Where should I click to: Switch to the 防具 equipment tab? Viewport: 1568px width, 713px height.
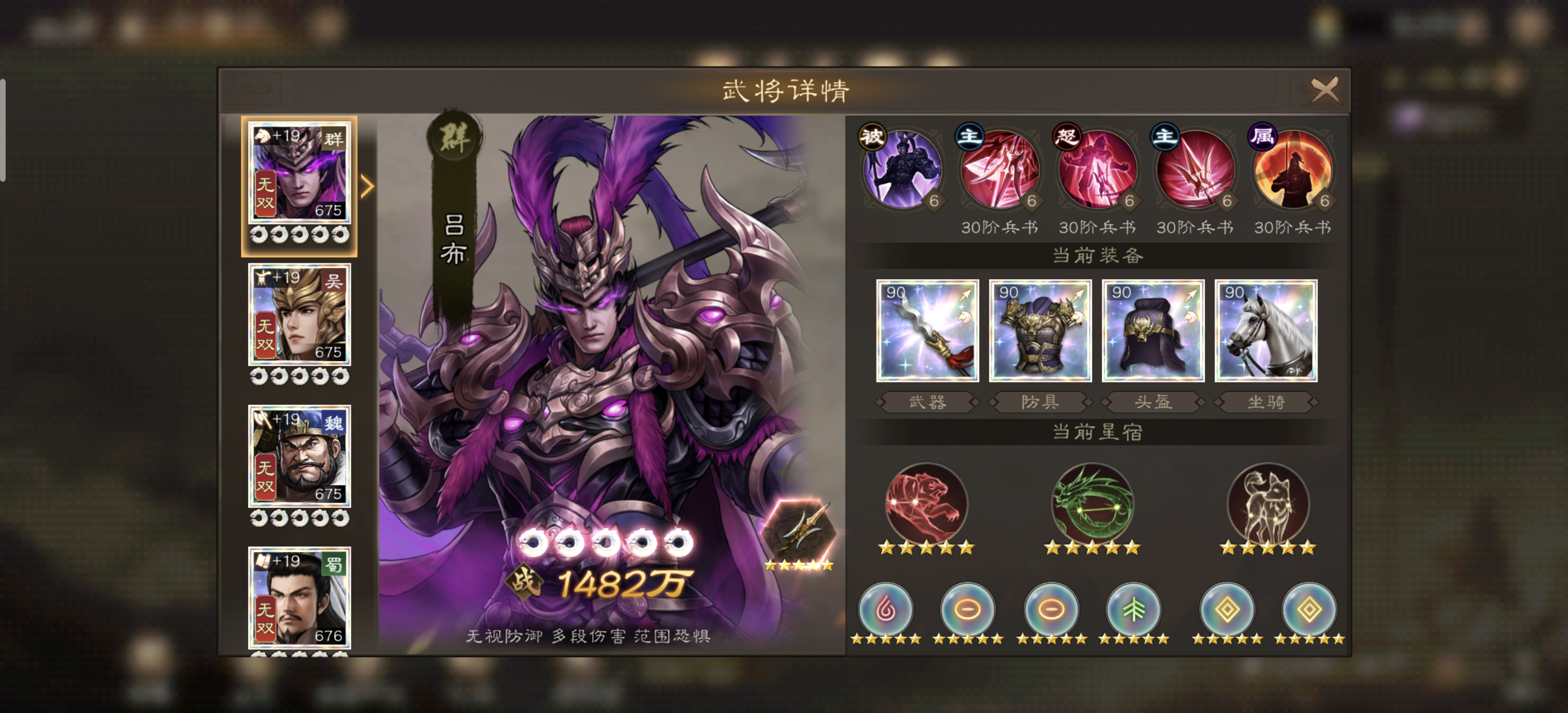click(x=1040, y=402)
